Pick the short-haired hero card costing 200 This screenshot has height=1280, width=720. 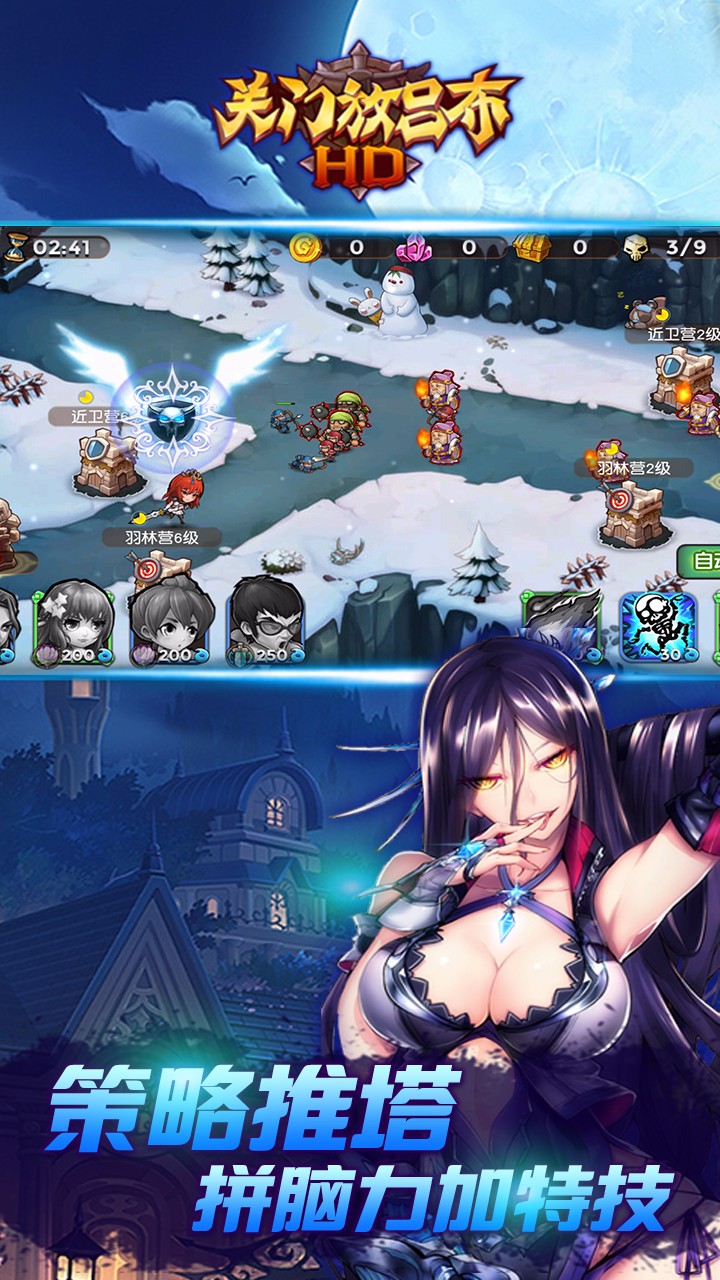coord(170,622)
